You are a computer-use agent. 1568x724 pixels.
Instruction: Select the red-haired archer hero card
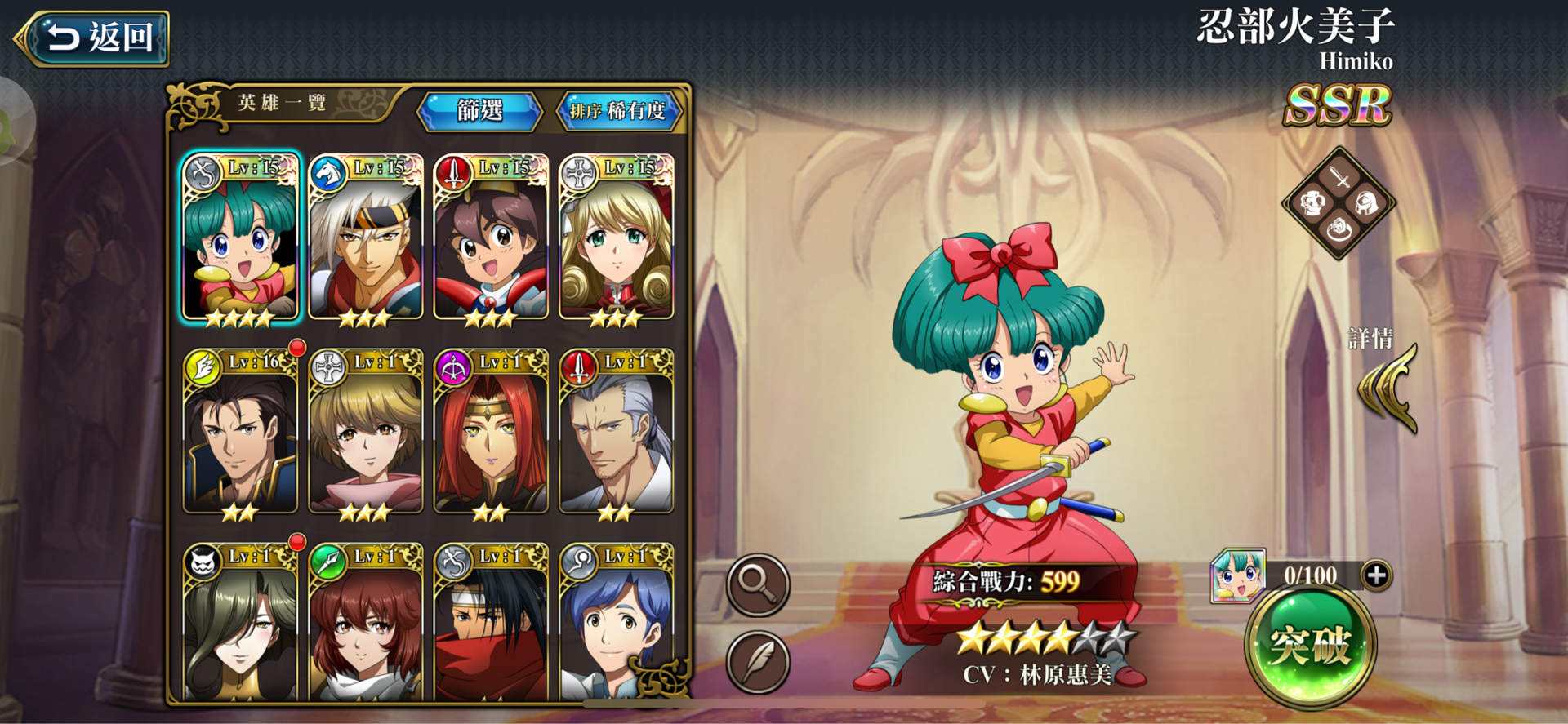491,433
